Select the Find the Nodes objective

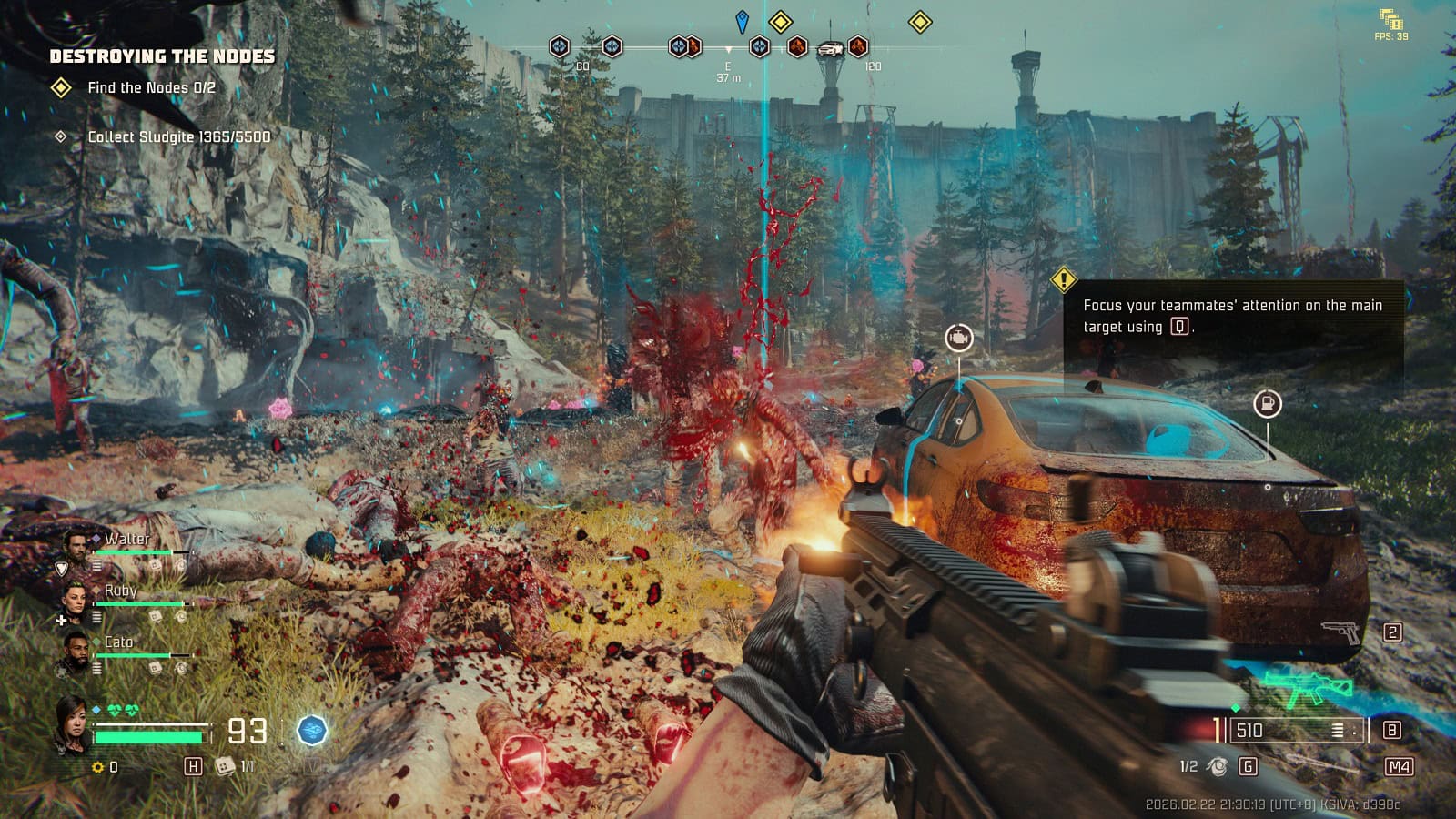point(151,87)
